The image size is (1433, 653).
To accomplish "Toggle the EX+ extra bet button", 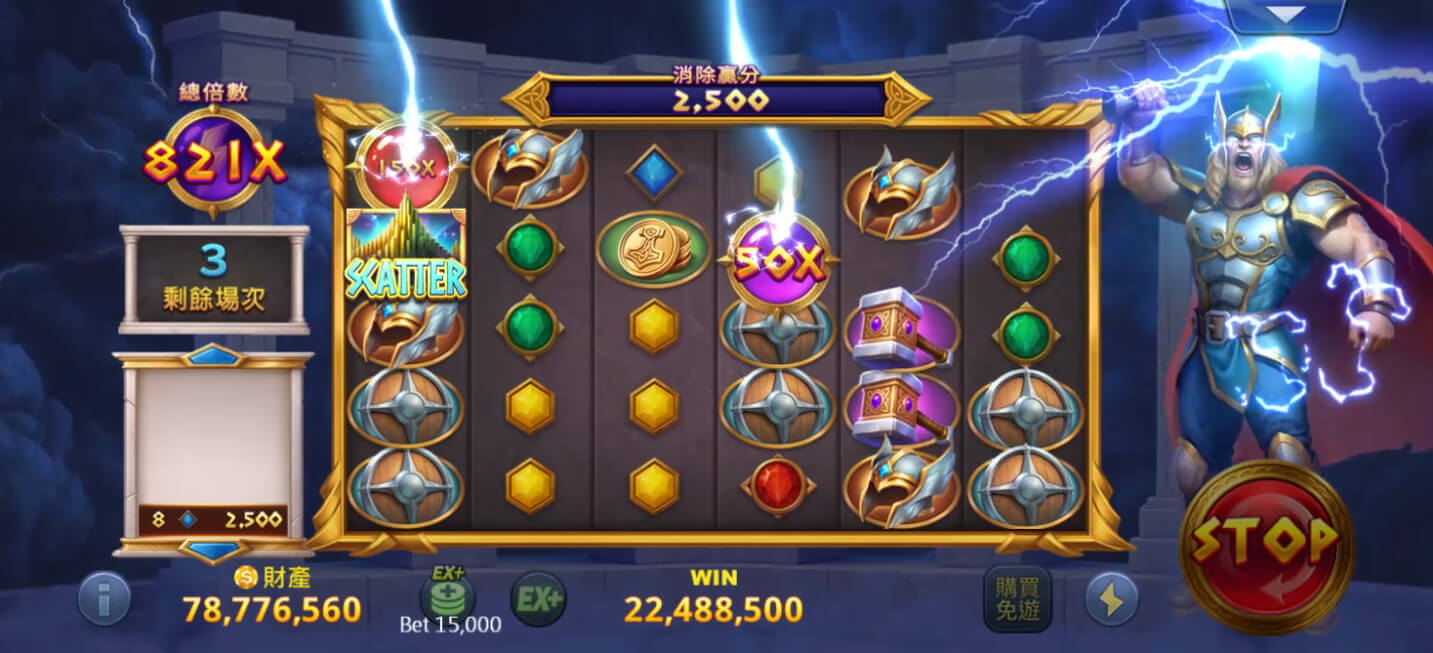I will [538, 600].
